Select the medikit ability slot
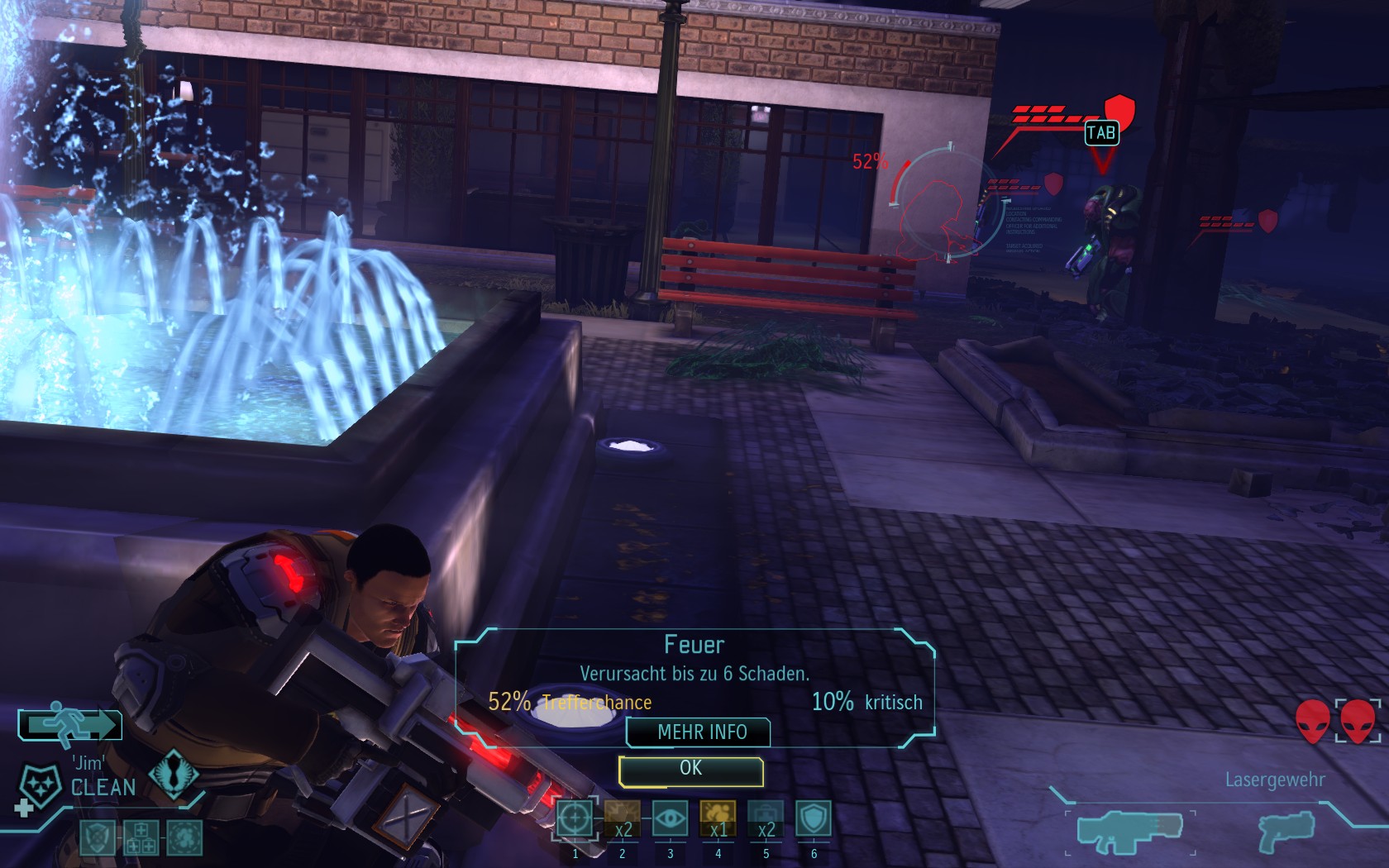Viewport: 1389px width, 868px height. coord(766,819)
